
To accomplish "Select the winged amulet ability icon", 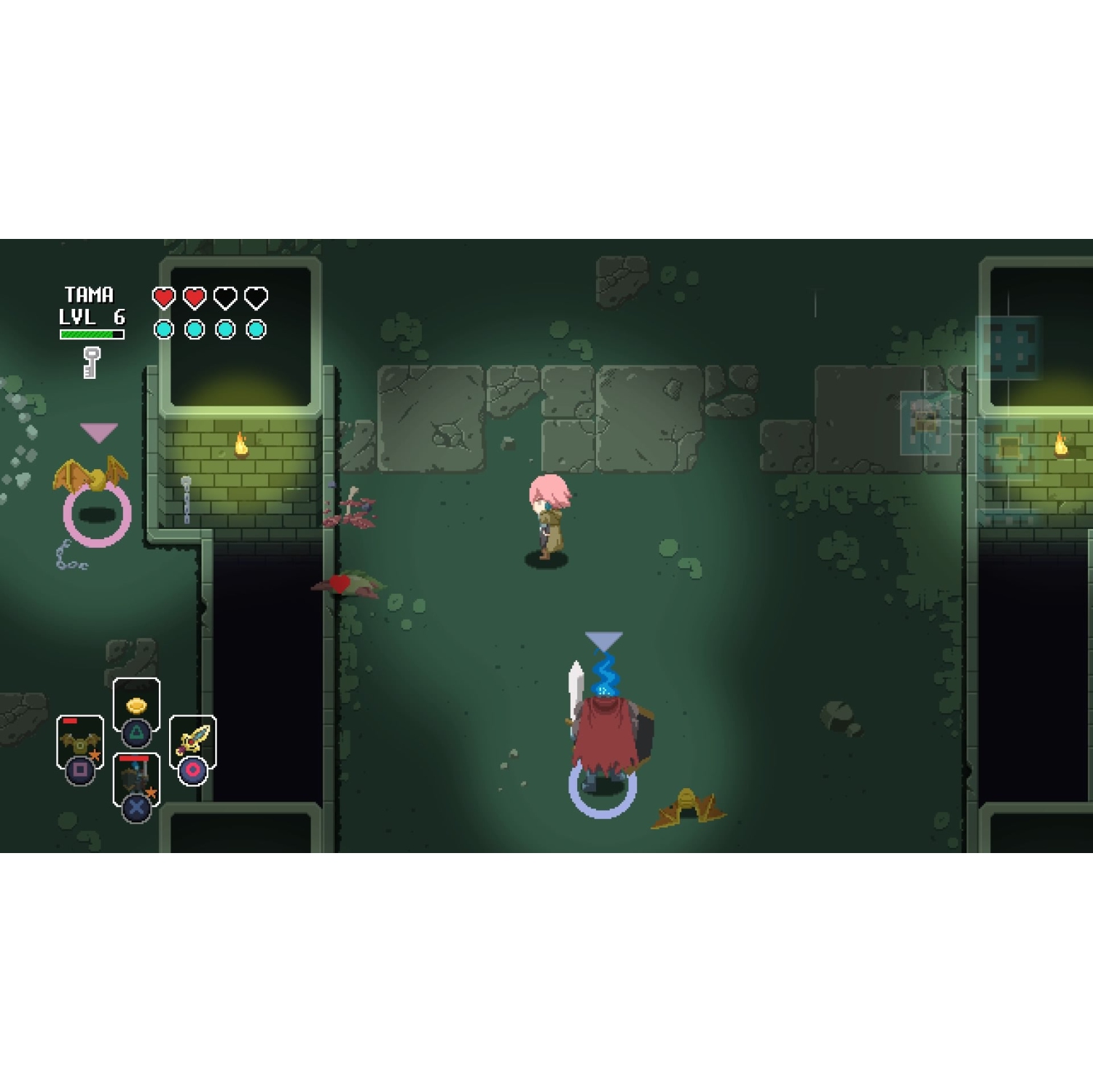I will click(x=79, y=741).
